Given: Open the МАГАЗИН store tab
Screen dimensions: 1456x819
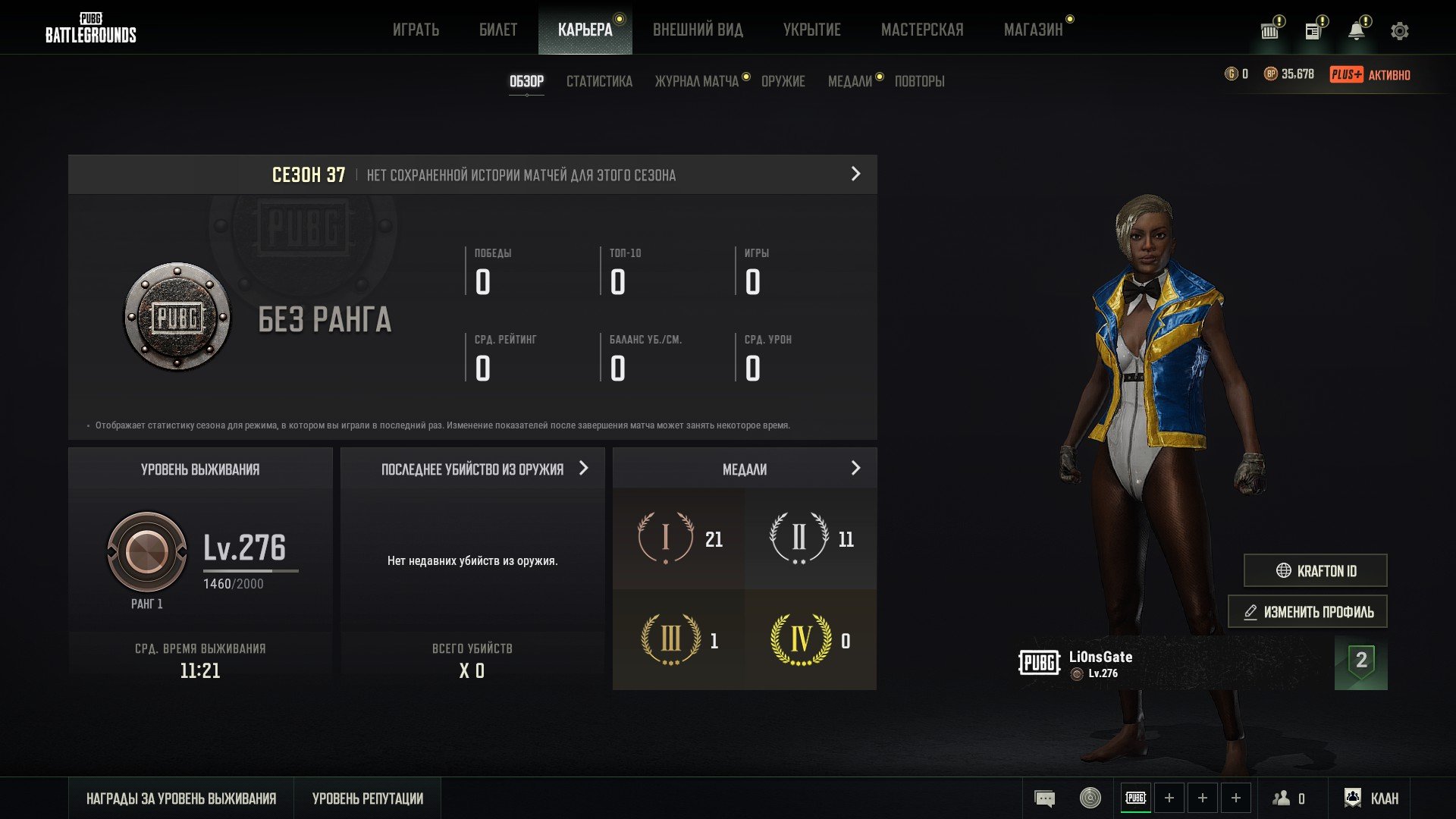Looking at the screenshot, I should (1033, 30).
